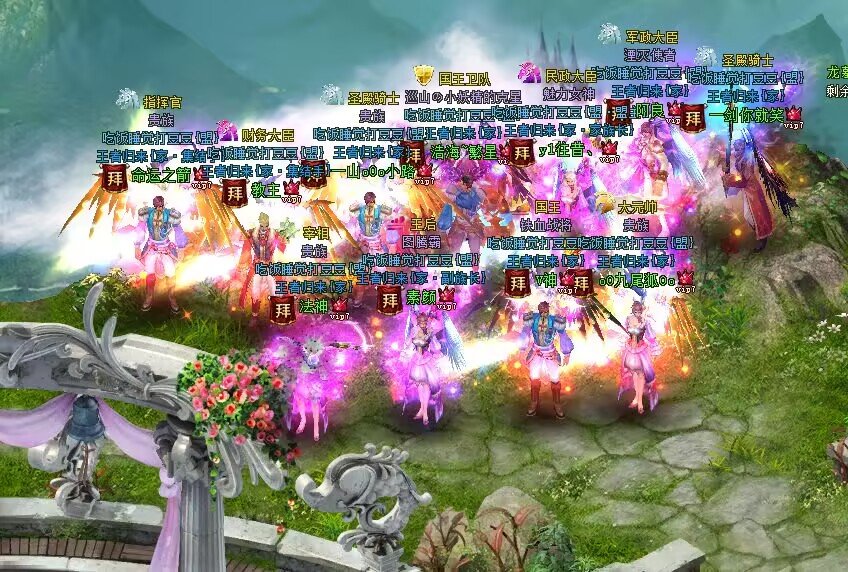
Task: Click the 拜 button beside 一剑你就笑
Action: pos(694,117)
